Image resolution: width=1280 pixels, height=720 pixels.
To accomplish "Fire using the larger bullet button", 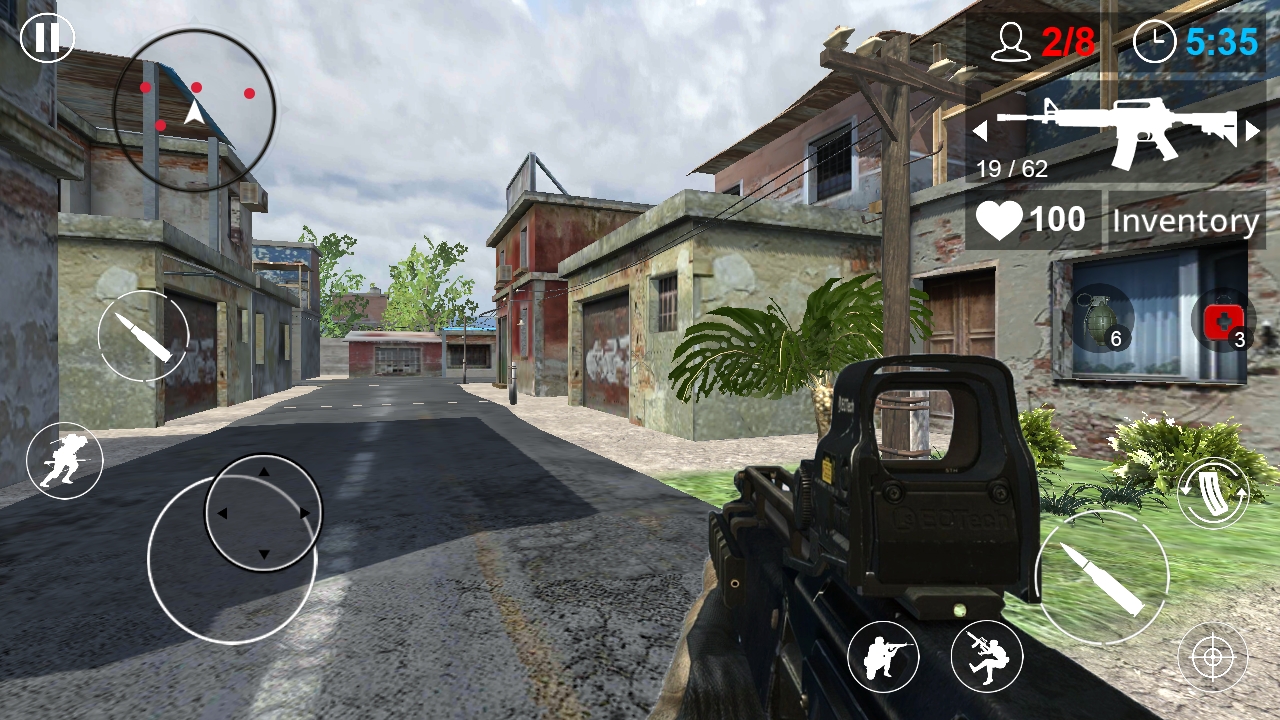I will point(1102,578).
